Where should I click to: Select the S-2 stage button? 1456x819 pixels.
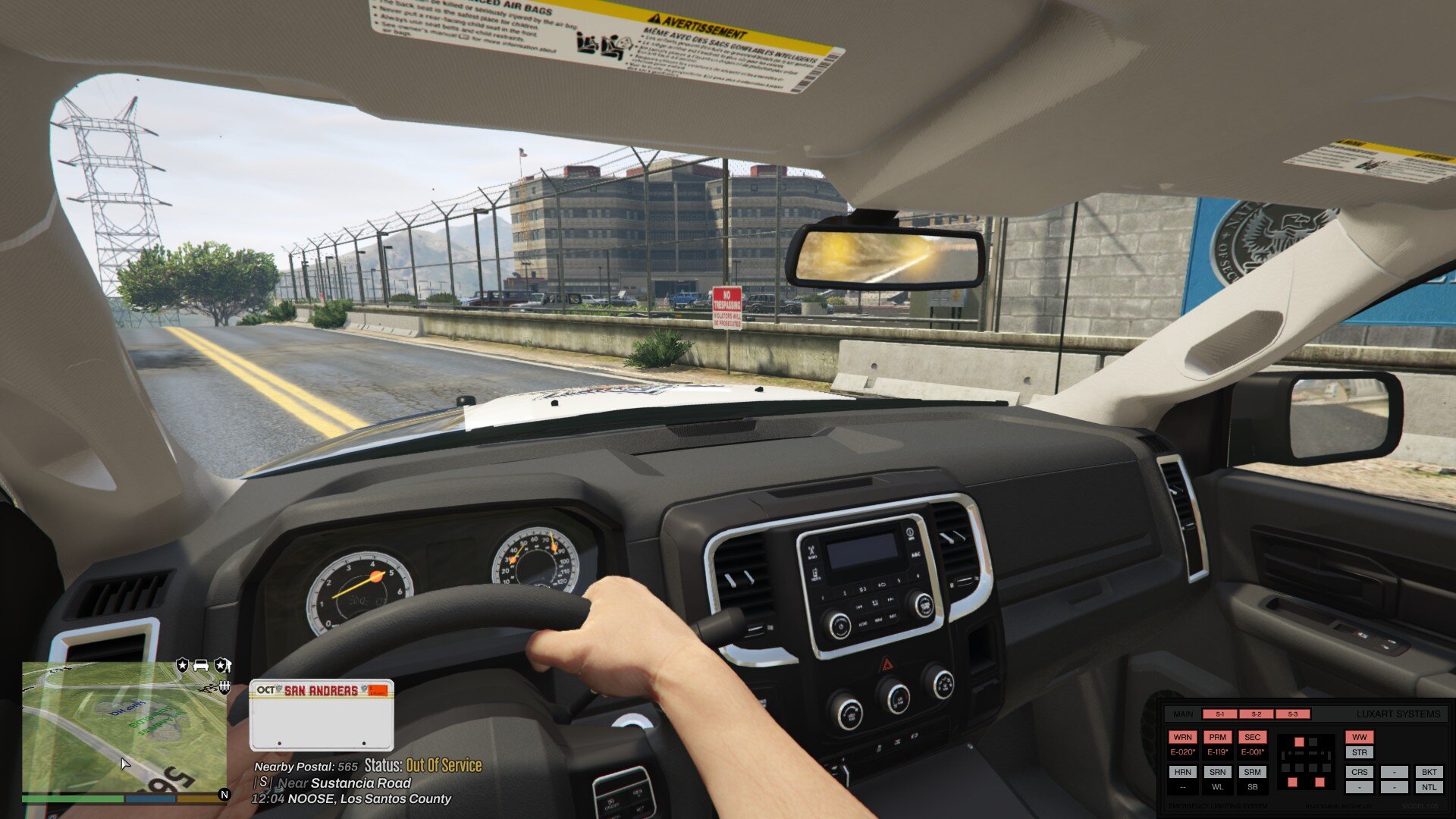point(1256,714)
